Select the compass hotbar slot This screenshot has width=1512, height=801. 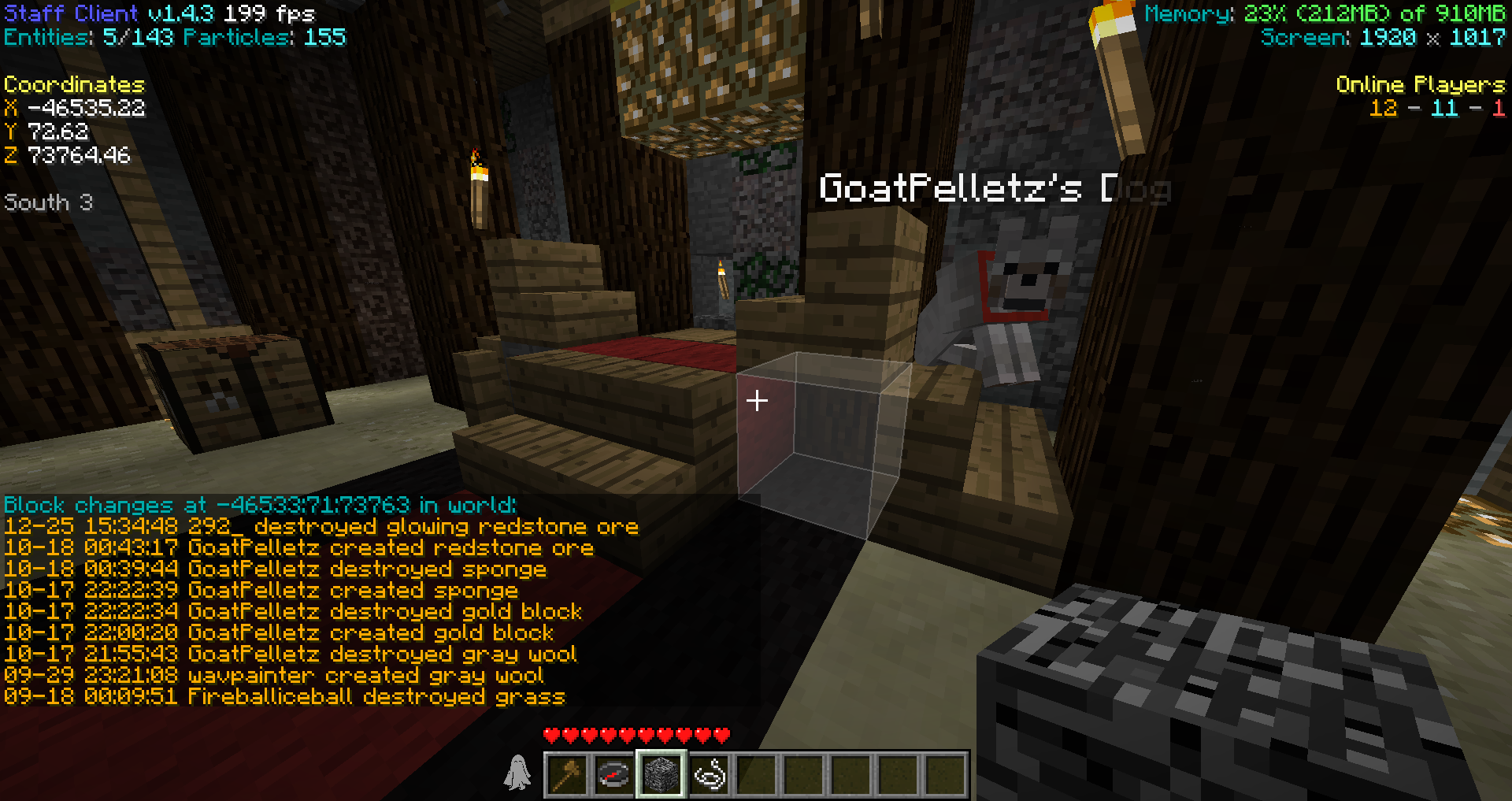(614, 774)
